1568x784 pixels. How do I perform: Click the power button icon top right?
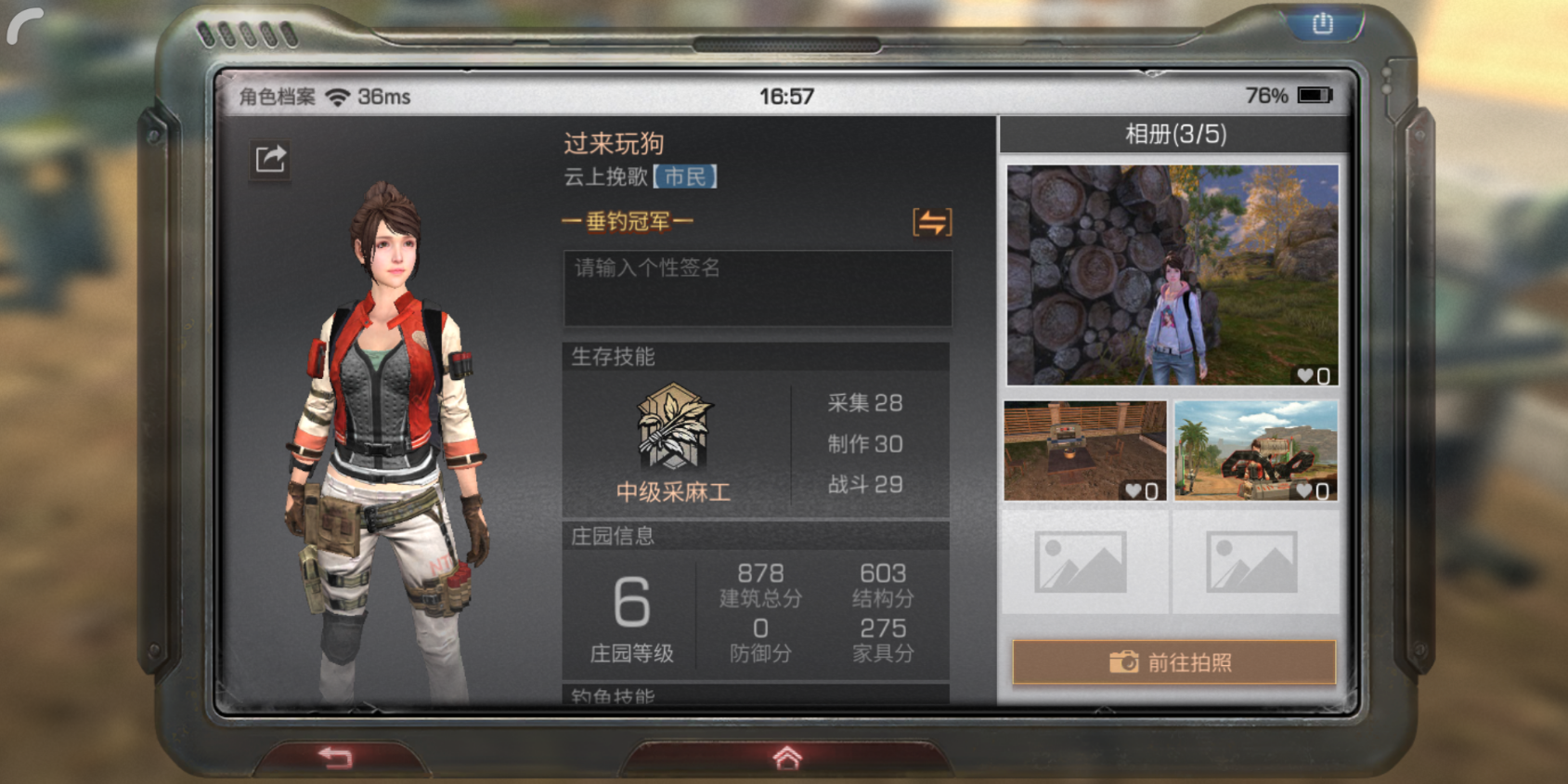[1322, 23]
